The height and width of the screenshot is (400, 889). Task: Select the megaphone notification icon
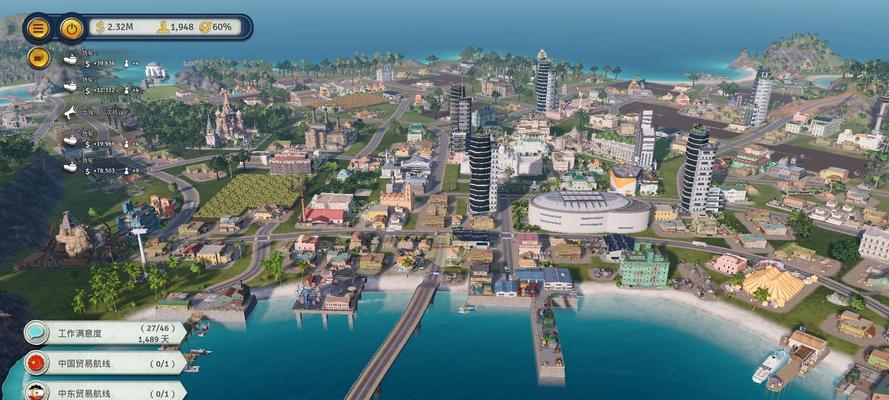point(70,112)
